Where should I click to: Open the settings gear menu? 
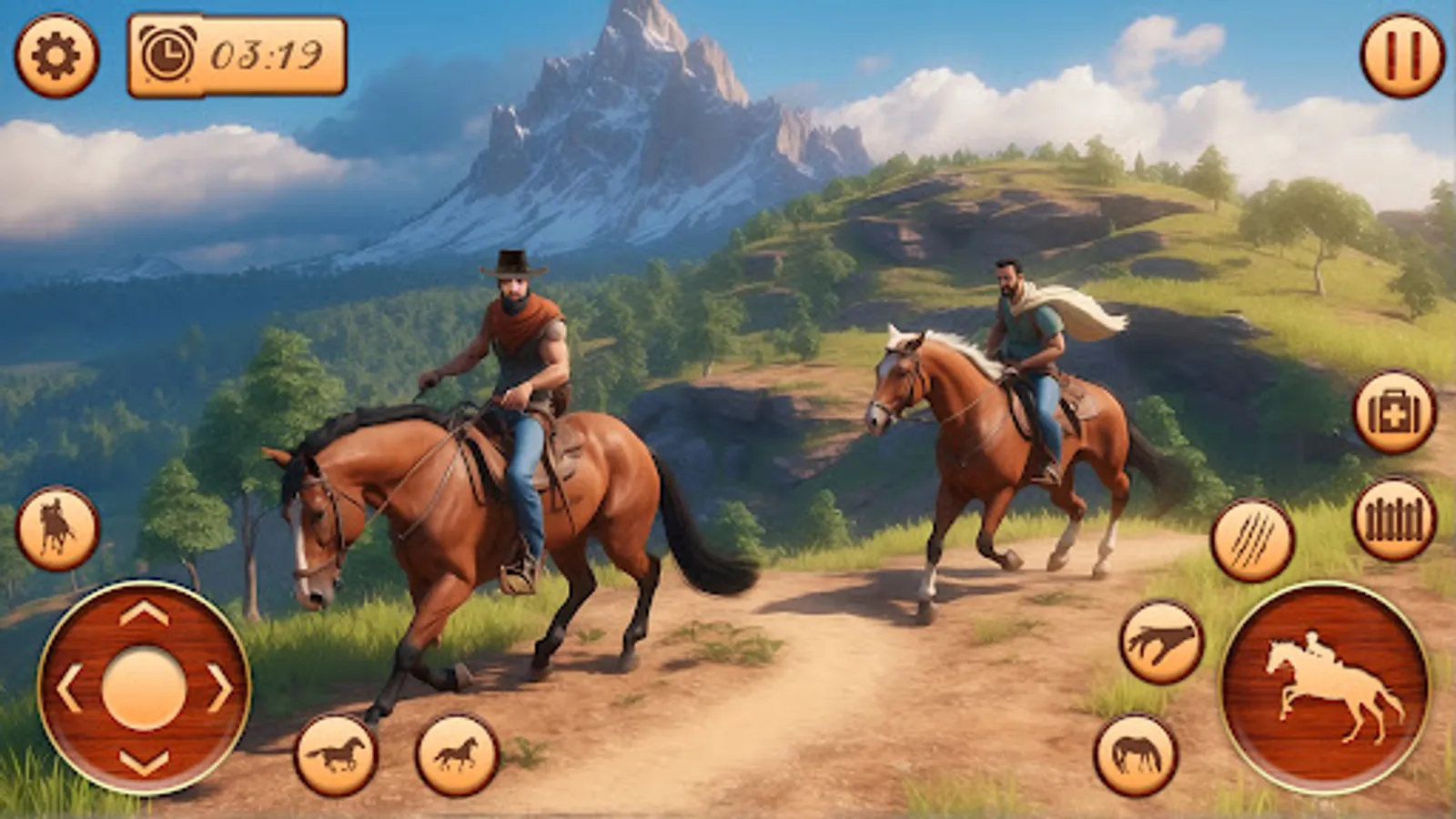point(55,55)
